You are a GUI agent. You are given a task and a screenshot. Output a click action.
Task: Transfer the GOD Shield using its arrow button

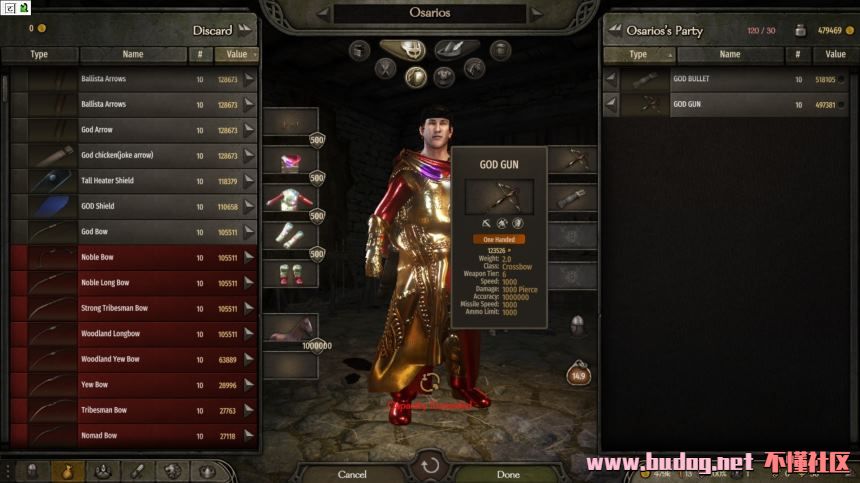click(249, 207)
